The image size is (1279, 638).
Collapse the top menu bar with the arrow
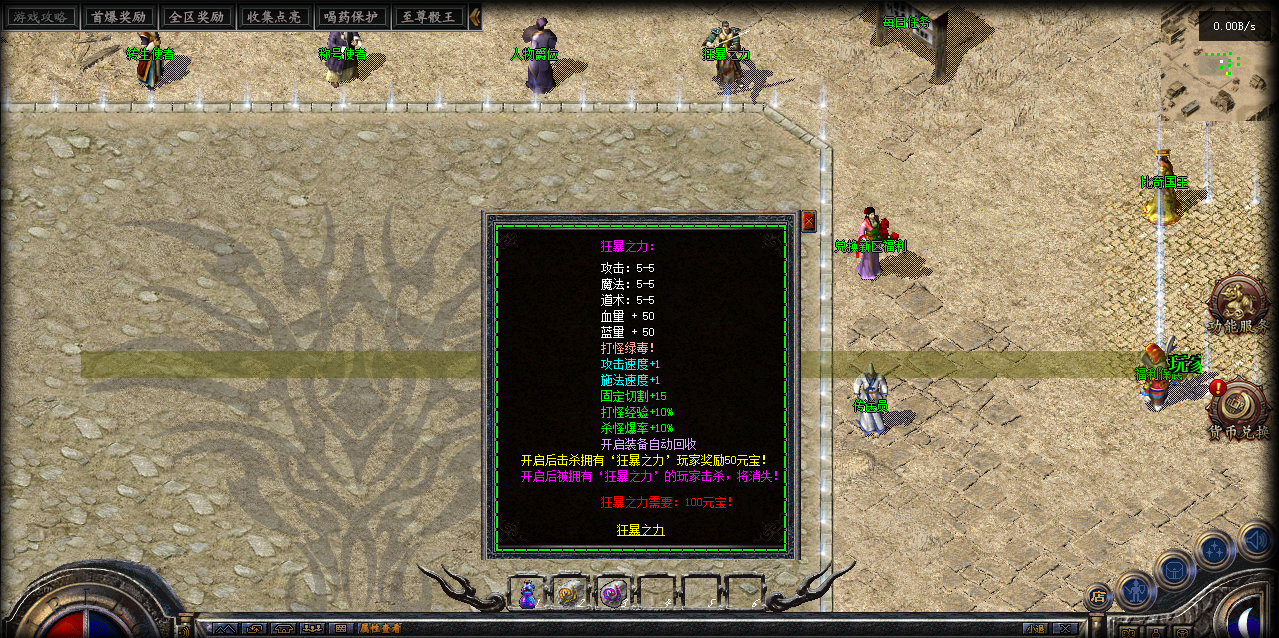coord(475,17)
